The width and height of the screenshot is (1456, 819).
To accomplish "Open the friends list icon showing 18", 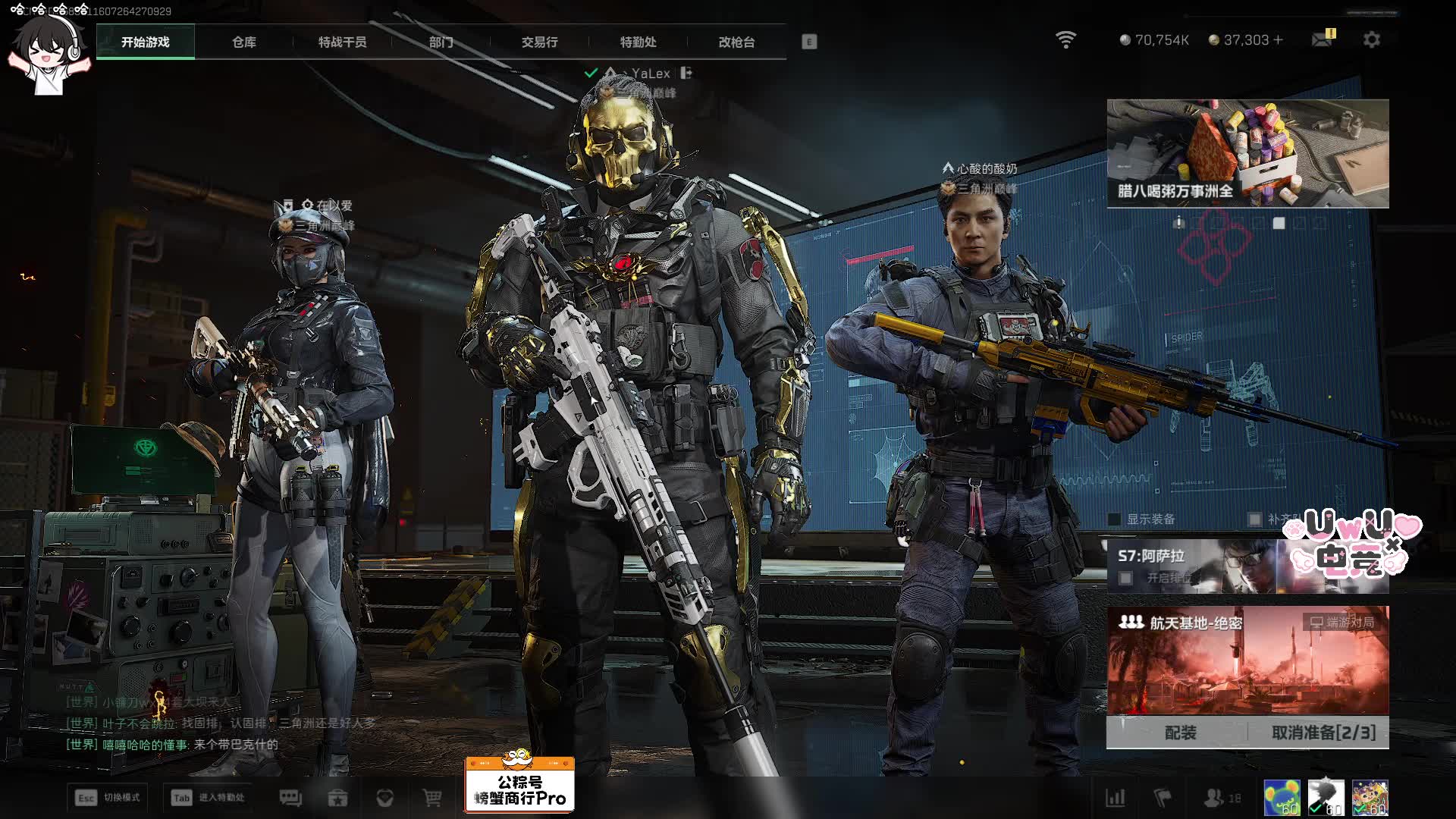I will (1222, 798).
